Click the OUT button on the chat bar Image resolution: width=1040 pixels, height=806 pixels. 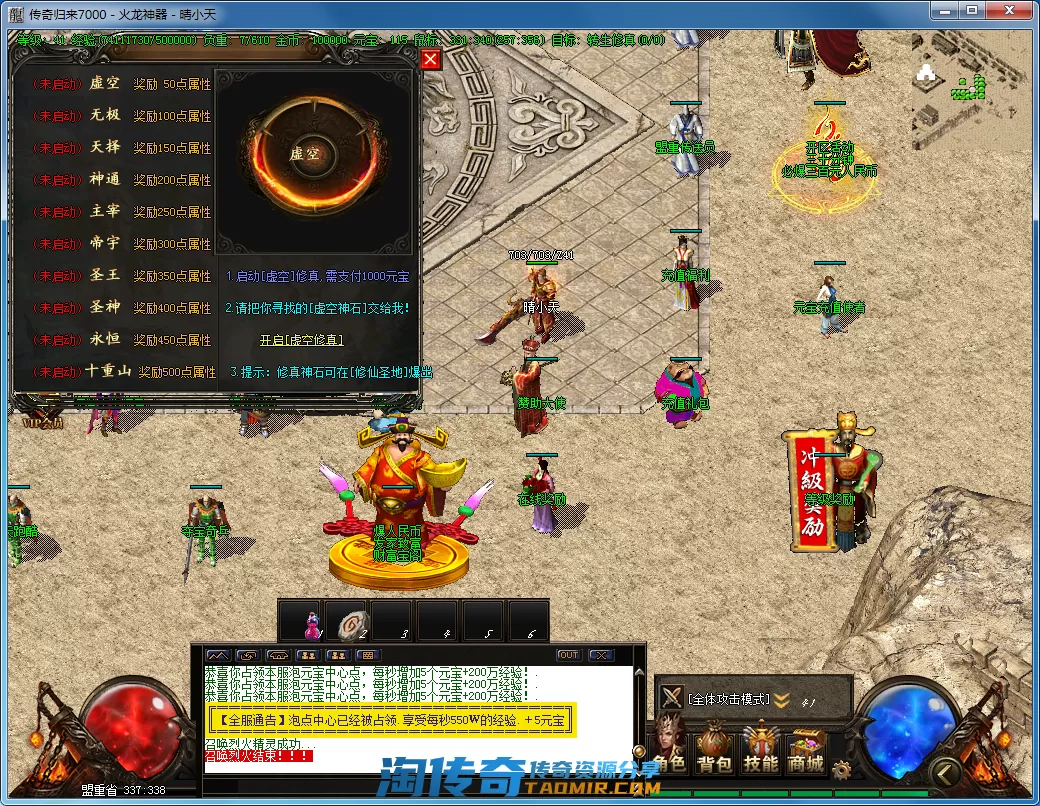pos(568,655)
